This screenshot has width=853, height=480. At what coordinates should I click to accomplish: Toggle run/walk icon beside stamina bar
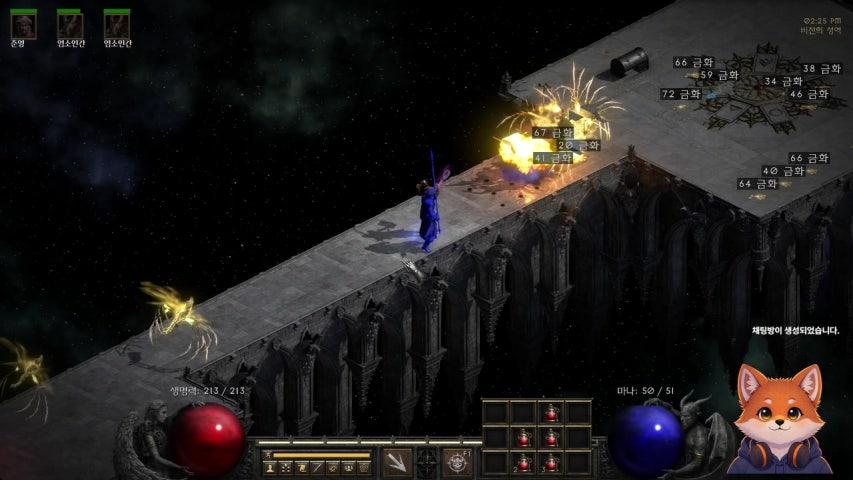[268, 455]
